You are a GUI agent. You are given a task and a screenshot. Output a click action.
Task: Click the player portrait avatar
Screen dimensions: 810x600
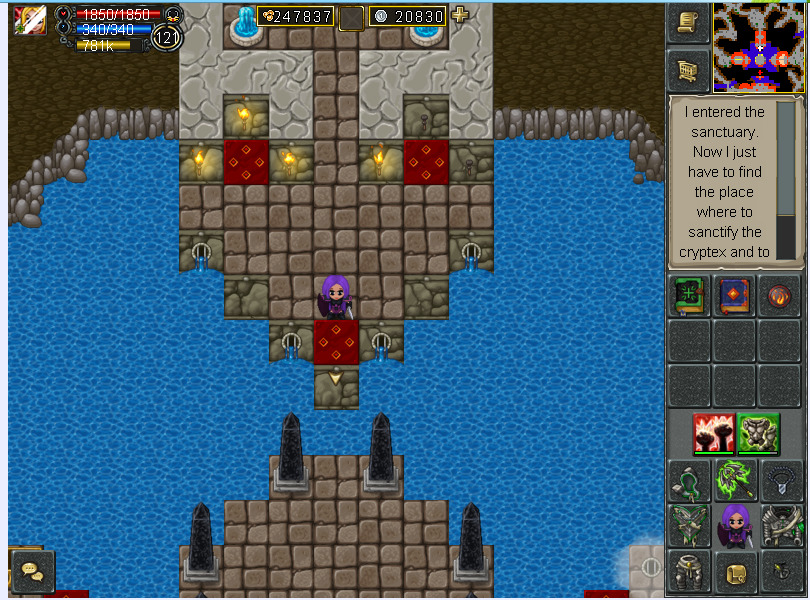pyautogui.click(x=30, y=20)
